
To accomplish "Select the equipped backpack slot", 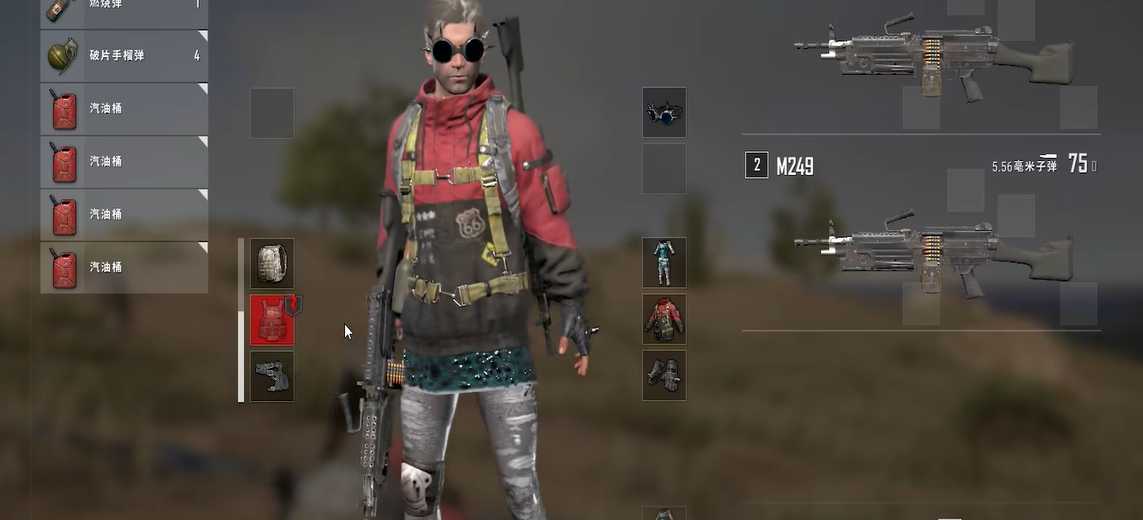I will 271,263.
